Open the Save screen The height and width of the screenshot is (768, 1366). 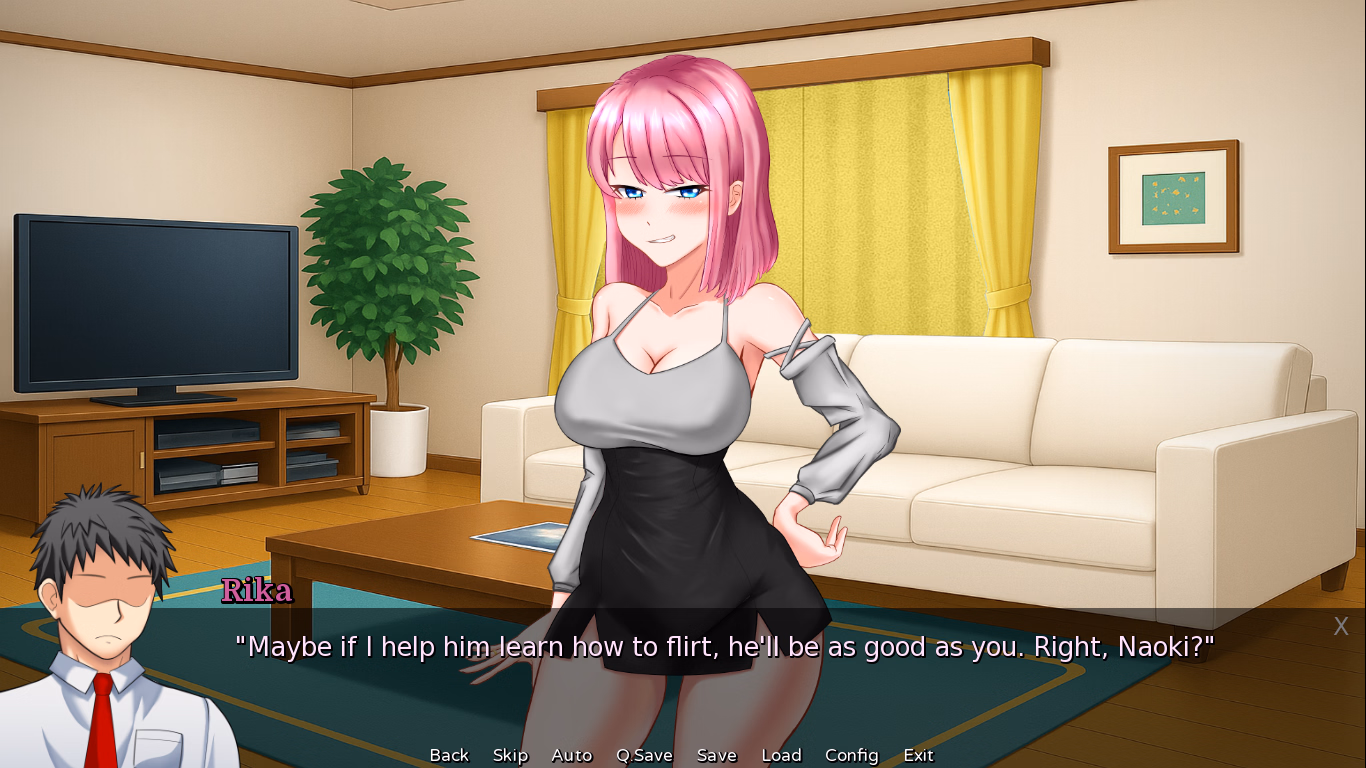716,755
